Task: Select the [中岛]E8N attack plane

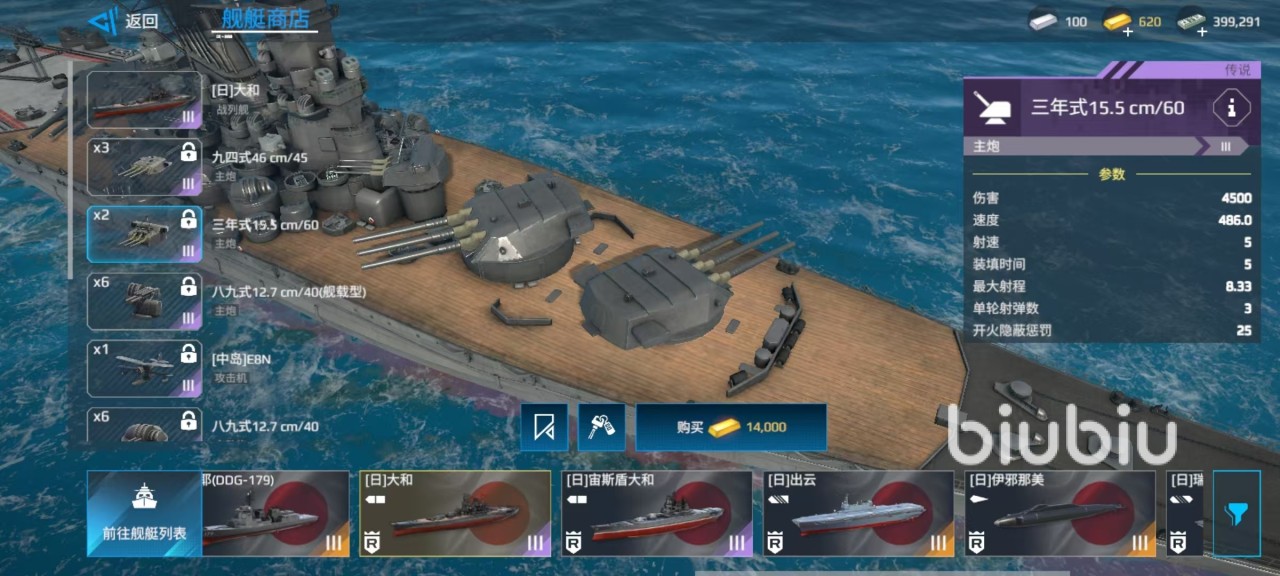Action: 145,368
